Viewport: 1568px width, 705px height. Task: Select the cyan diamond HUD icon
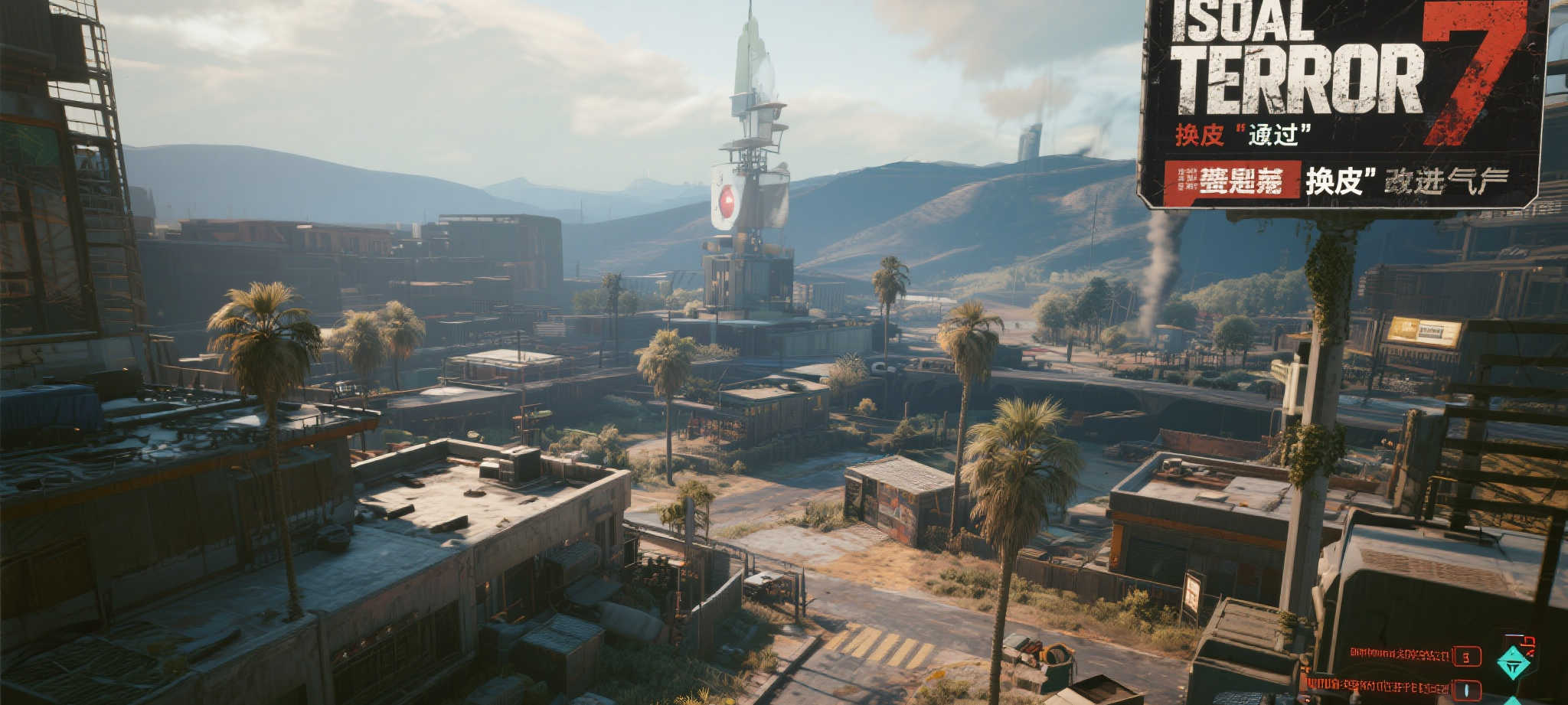point(1513,662)
